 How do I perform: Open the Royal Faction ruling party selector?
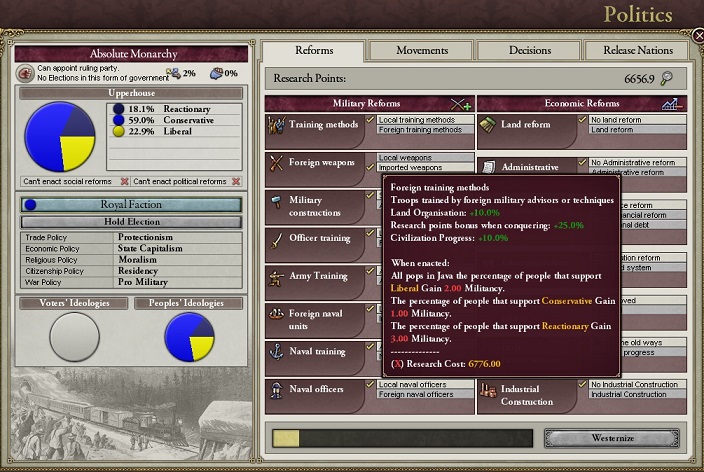131,204
